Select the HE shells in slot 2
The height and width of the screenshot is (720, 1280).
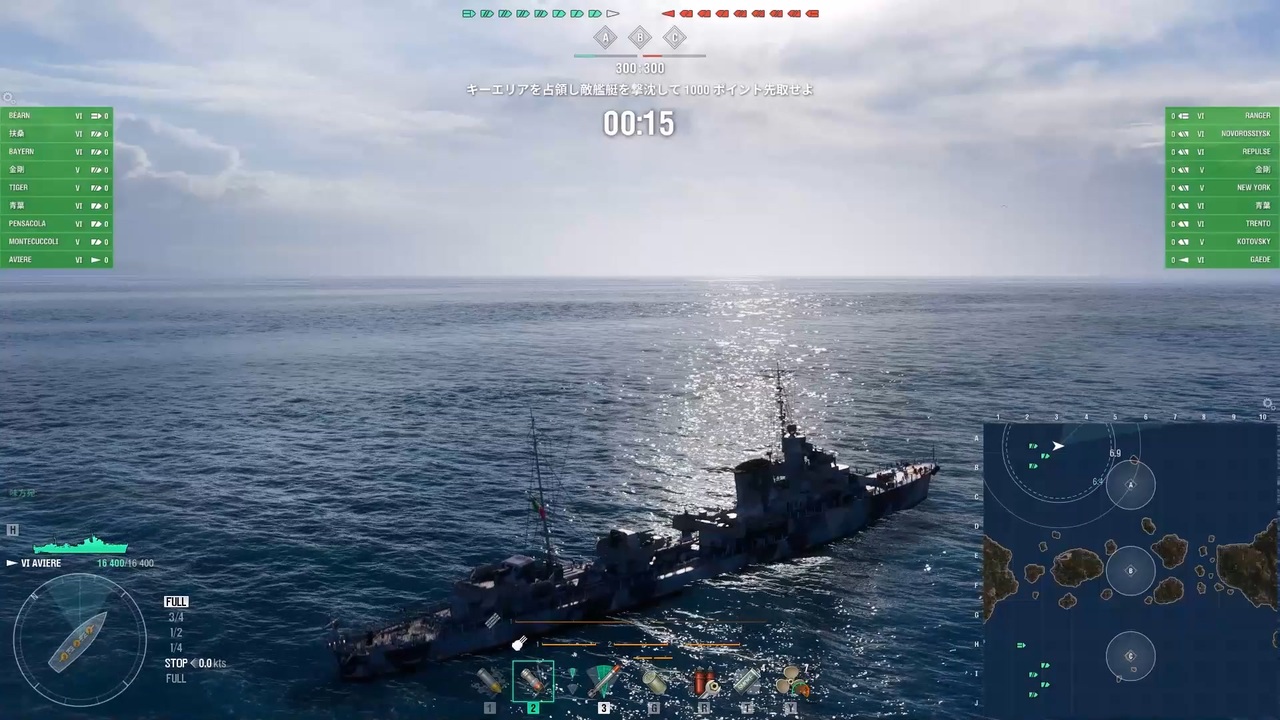[x=533, y=680]
